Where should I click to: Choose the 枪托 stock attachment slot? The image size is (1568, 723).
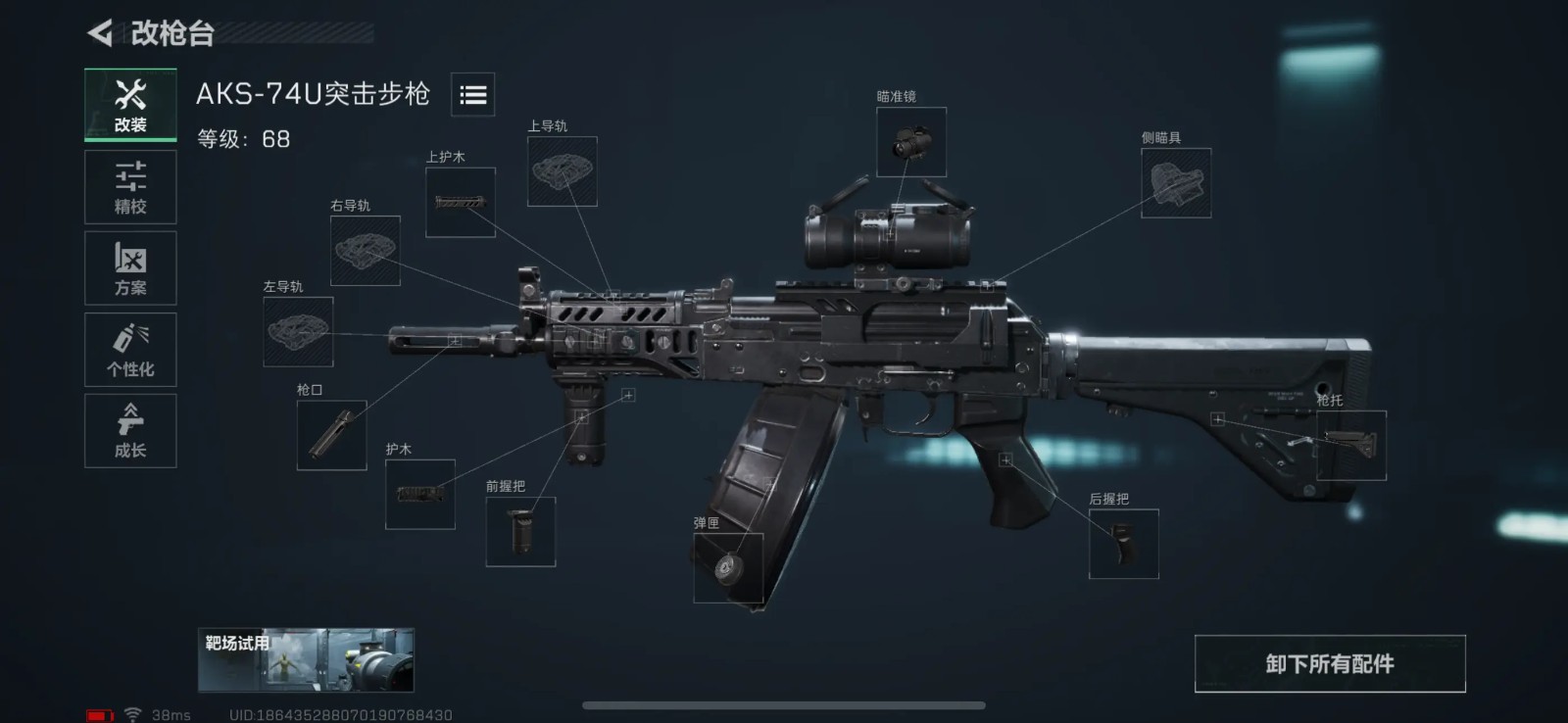(1350, 446)
